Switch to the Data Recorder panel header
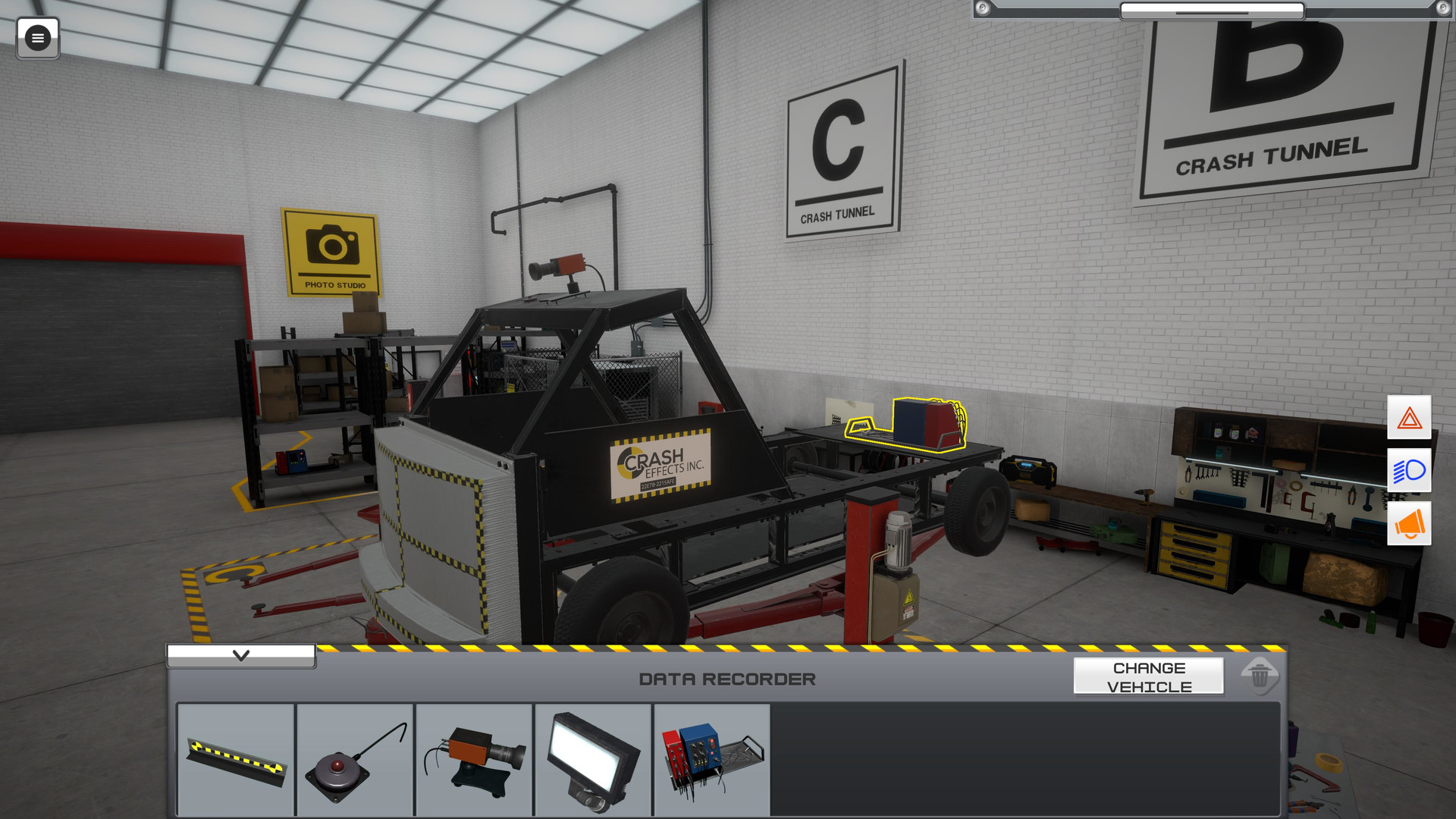 pyautogui.click(x=726, y=679)
